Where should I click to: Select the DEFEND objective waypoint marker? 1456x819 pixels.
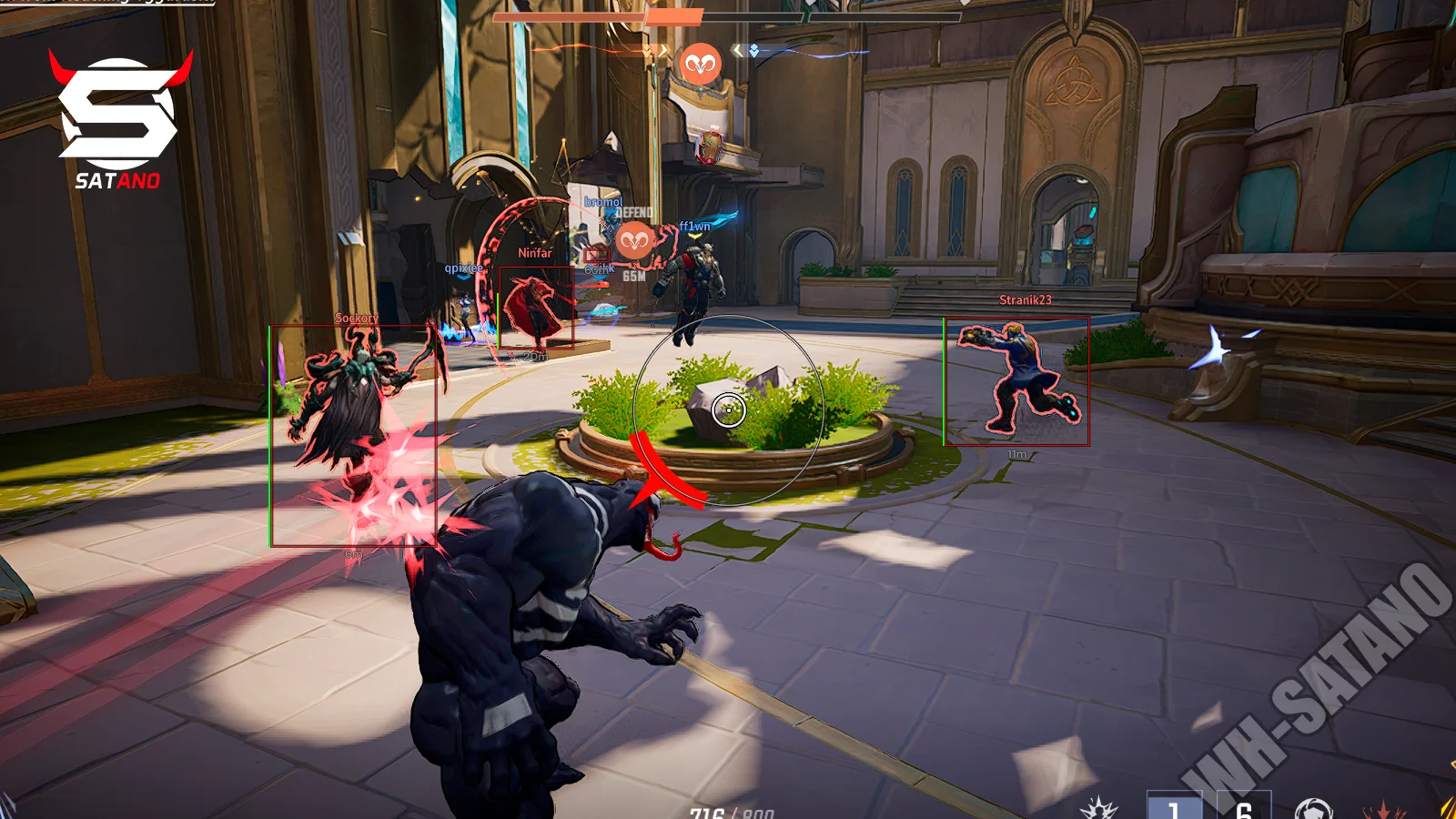point(635,240)
